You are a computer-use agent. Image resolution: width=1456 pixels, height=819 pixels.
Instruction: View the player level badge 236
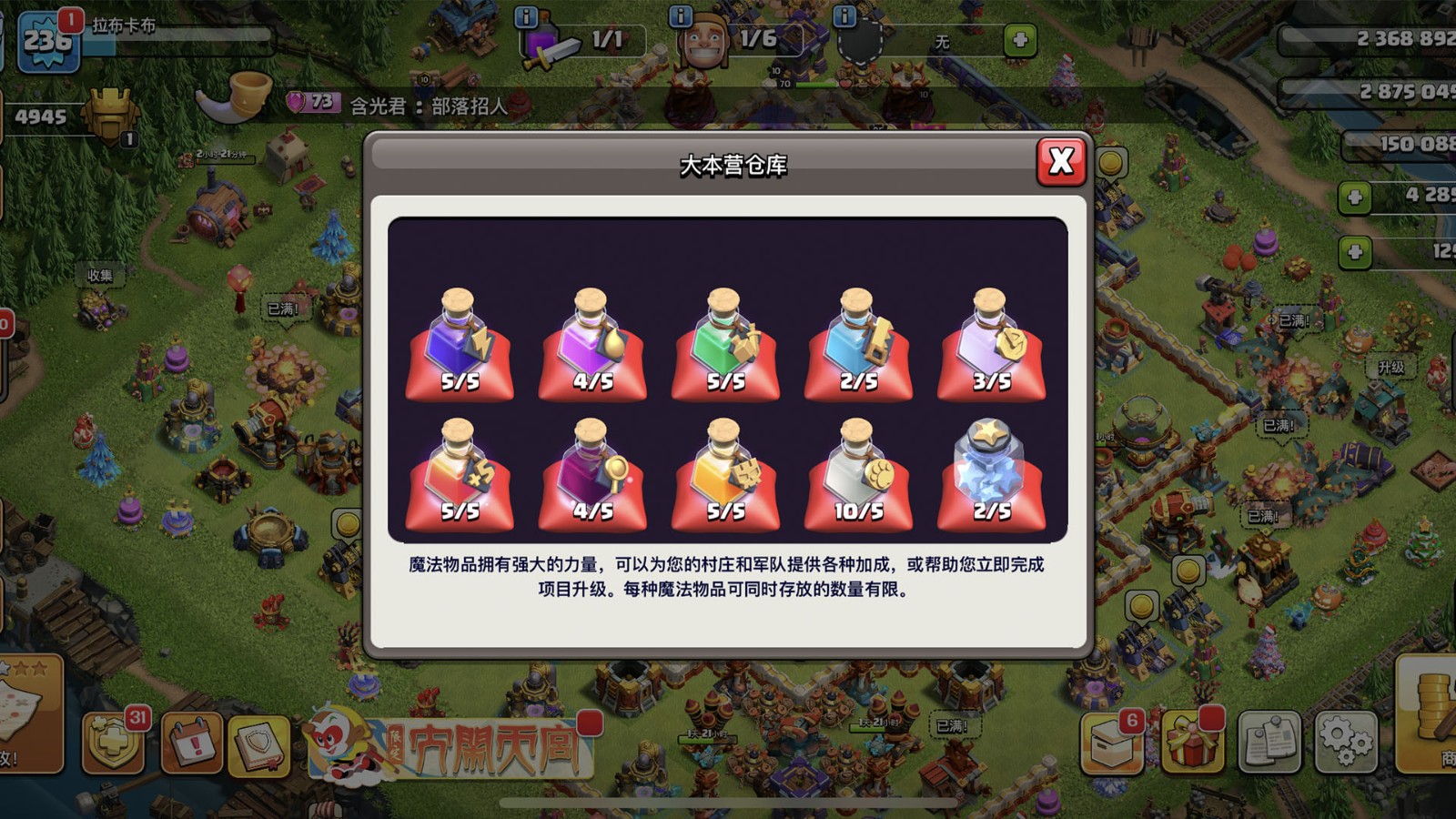pyautogui.click(x=50, y=41)
